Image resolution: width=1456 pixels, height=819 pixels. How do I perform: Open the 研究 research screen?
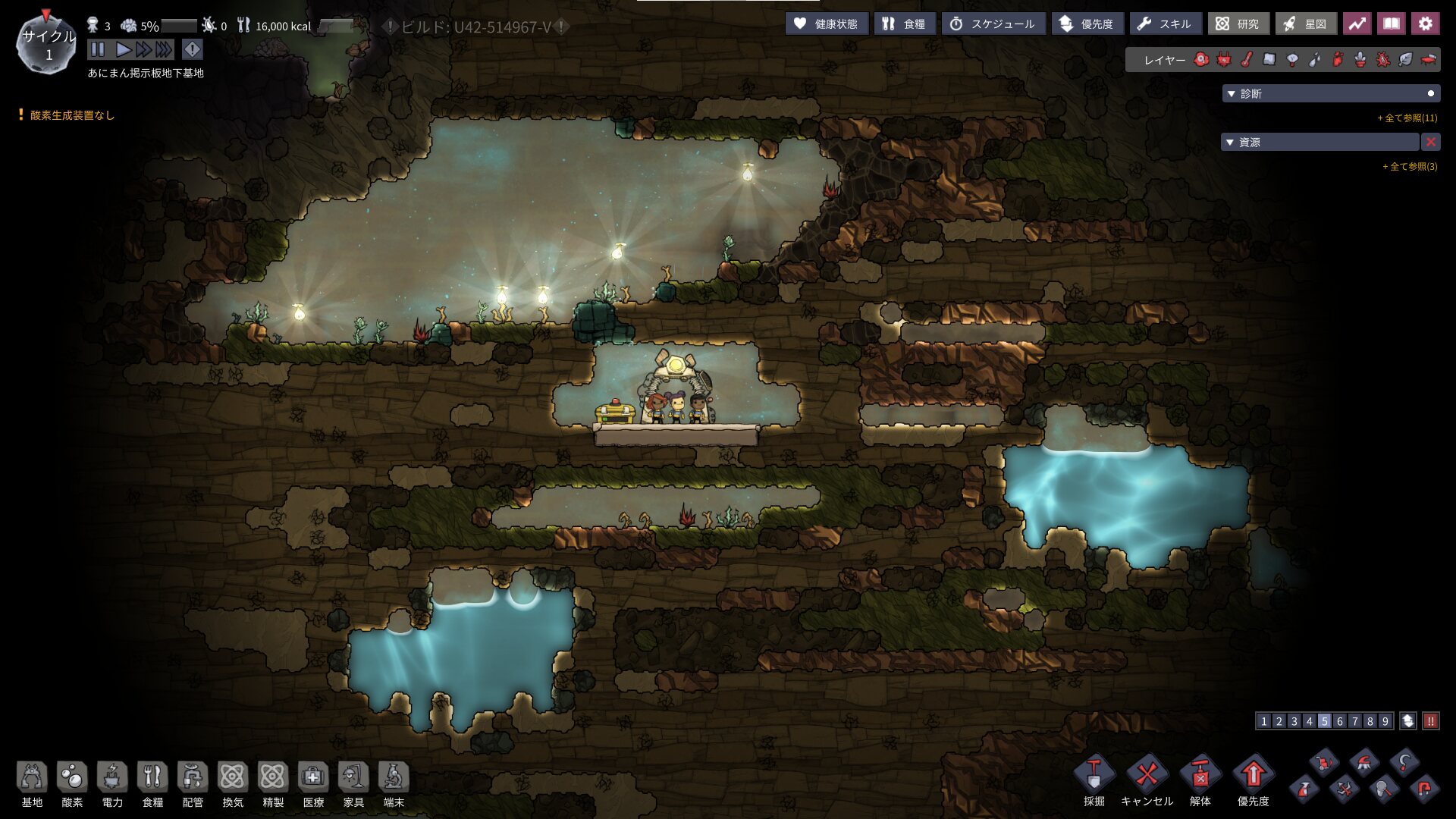click(x=1238, y=24)
